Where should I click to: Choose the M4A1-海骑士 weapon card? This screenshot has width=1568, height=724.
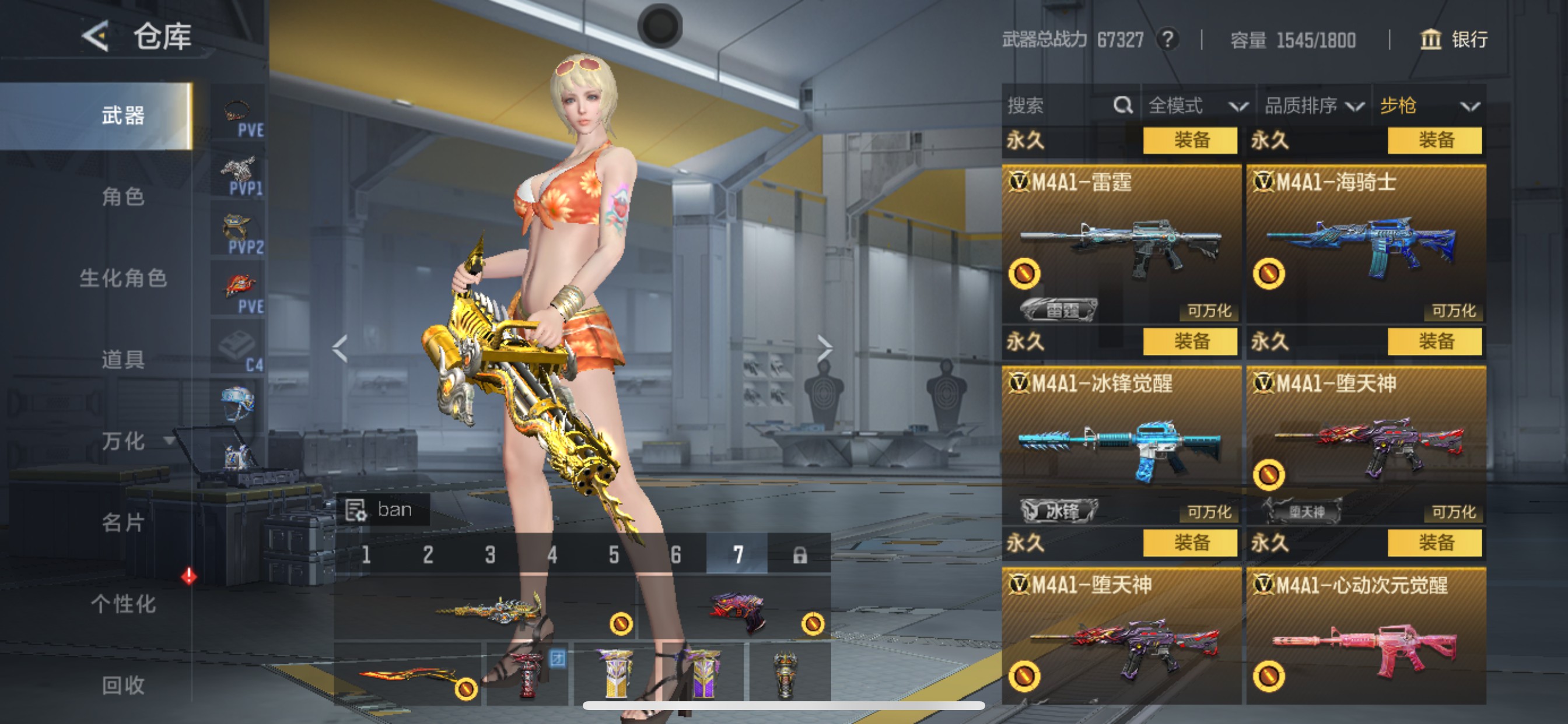(x=1366, y=243)
